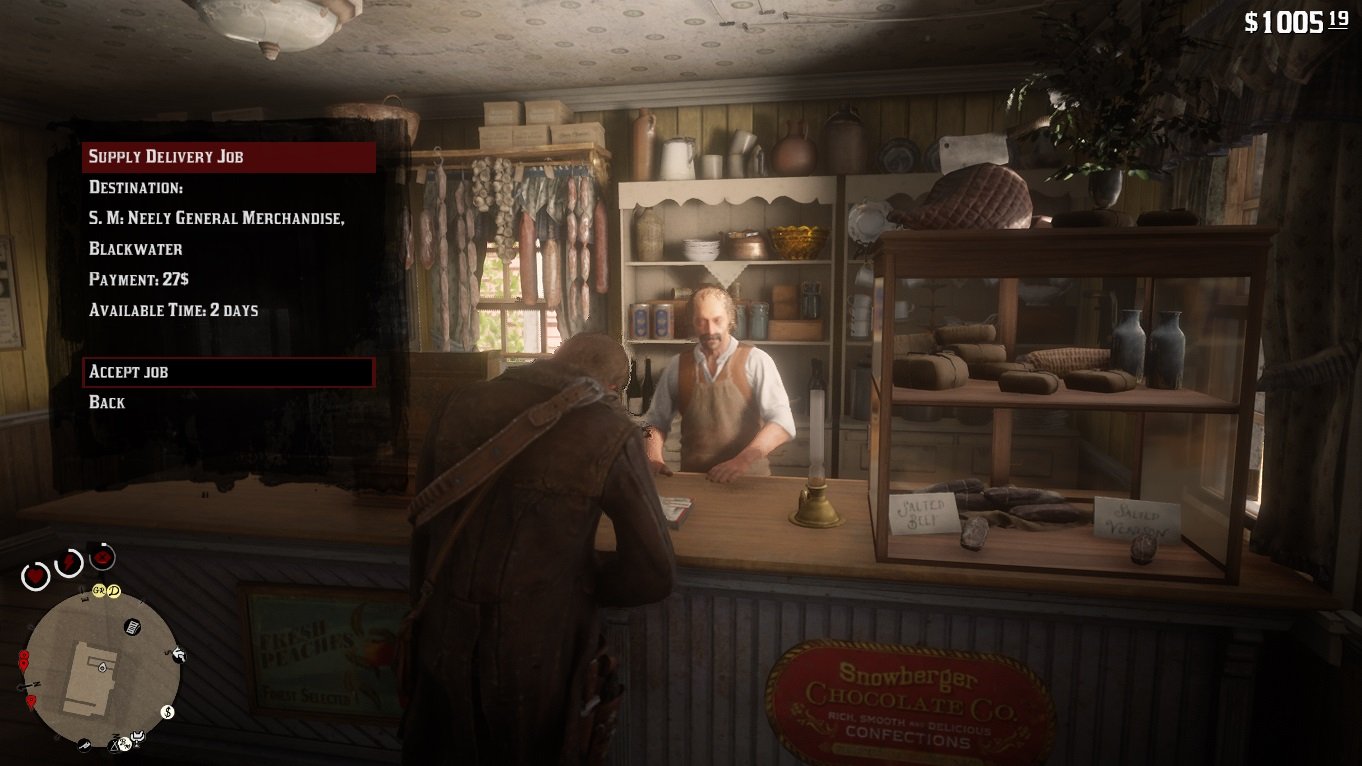Choose the Back menu option

pyautogui.click(x=107, y=402)
